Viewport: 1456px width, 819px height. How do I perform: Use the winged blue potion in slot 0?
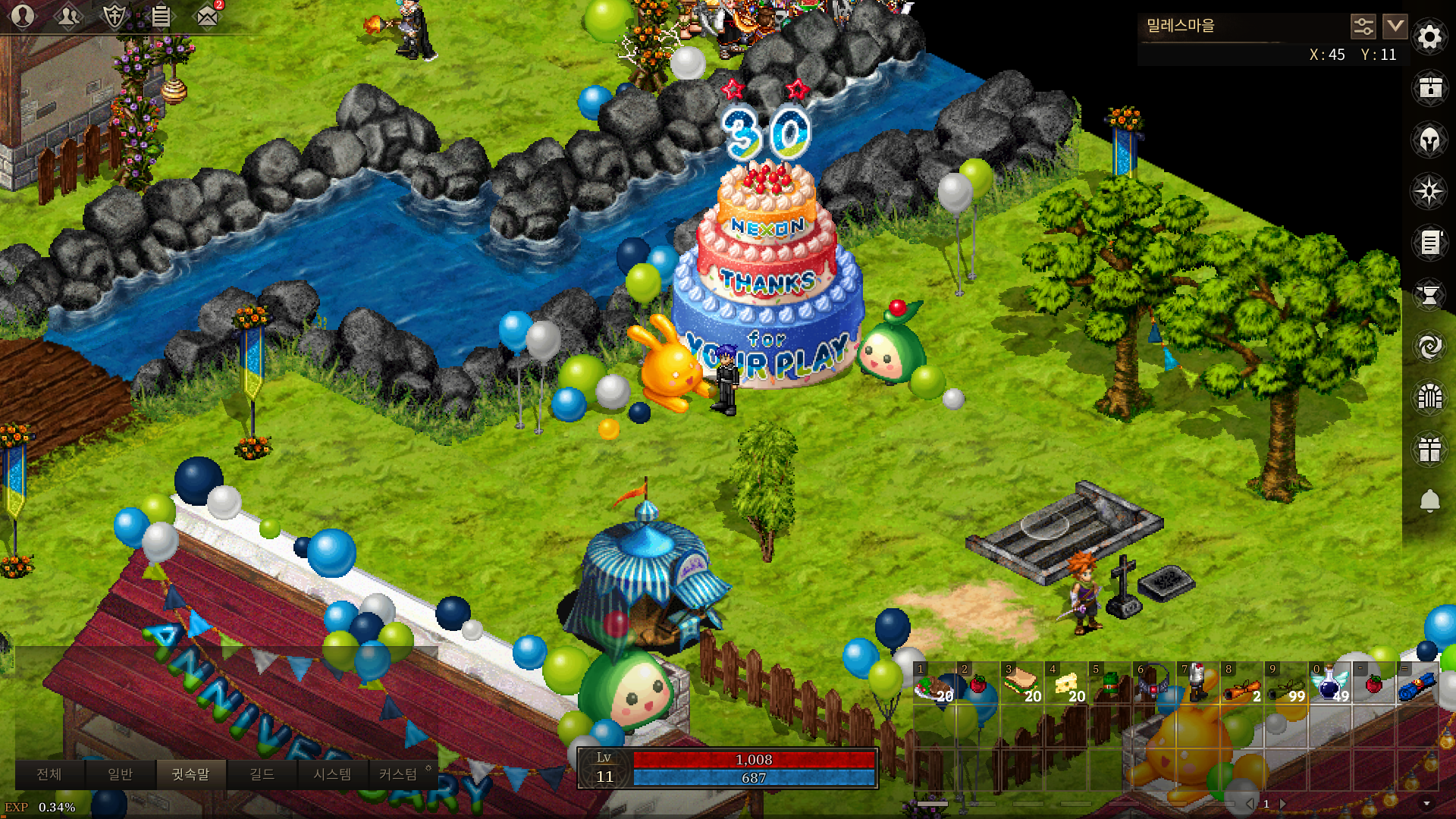(1329, 683)
